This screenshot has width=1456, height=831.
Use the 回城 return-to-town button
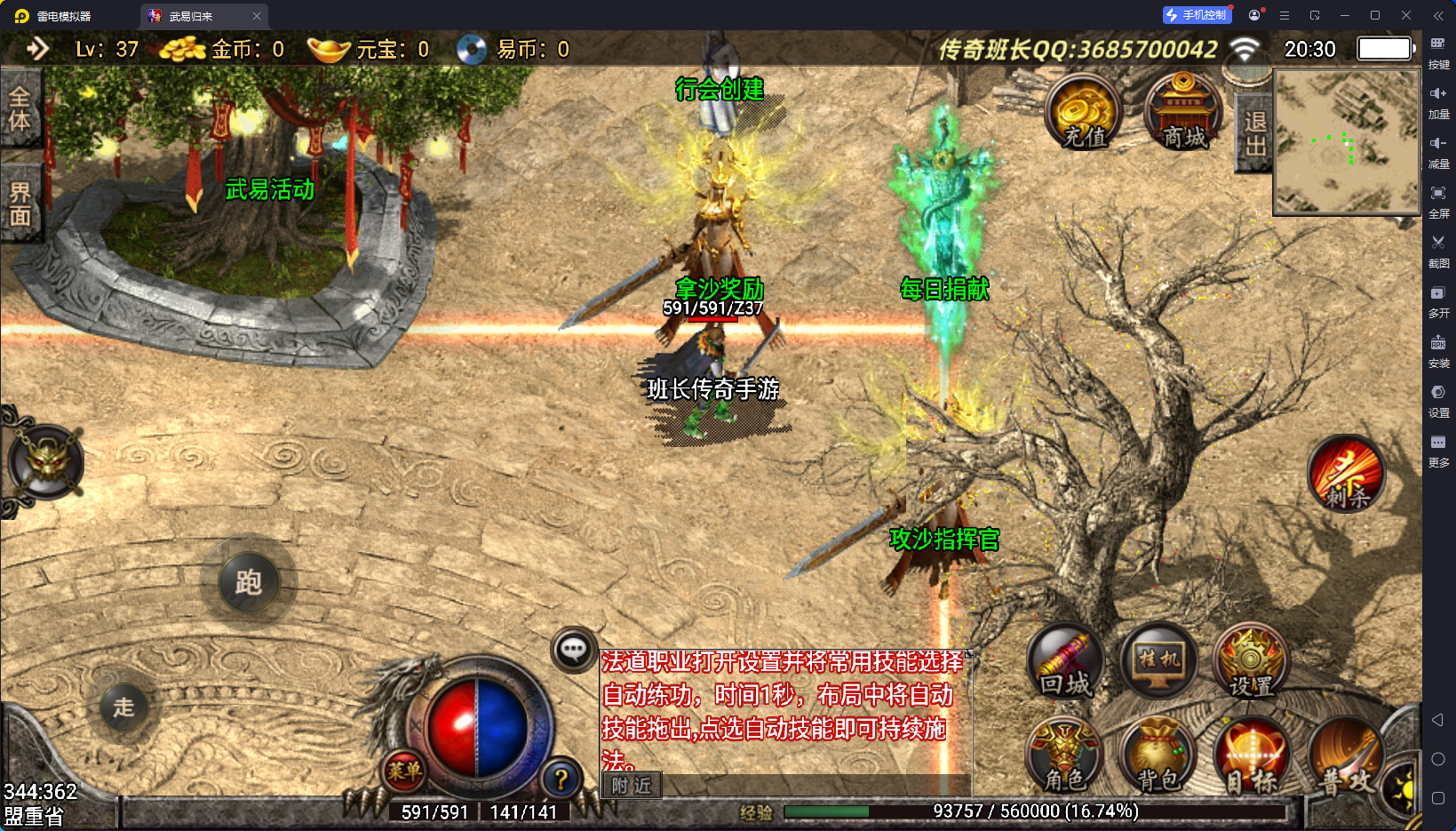click(x=1066, y=664)
